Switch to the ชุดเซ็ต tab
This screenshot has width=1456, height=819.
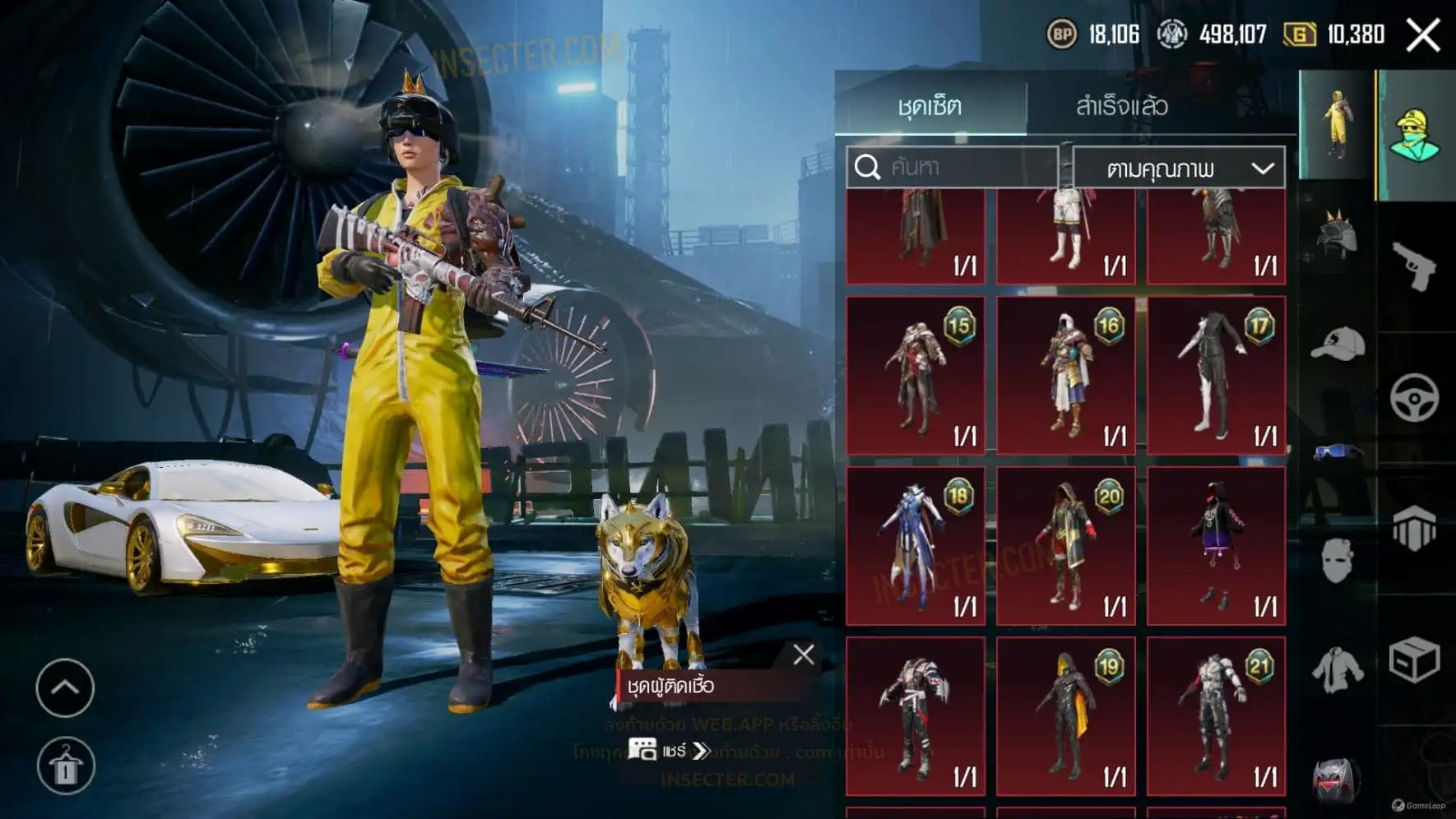pos(930,106)
